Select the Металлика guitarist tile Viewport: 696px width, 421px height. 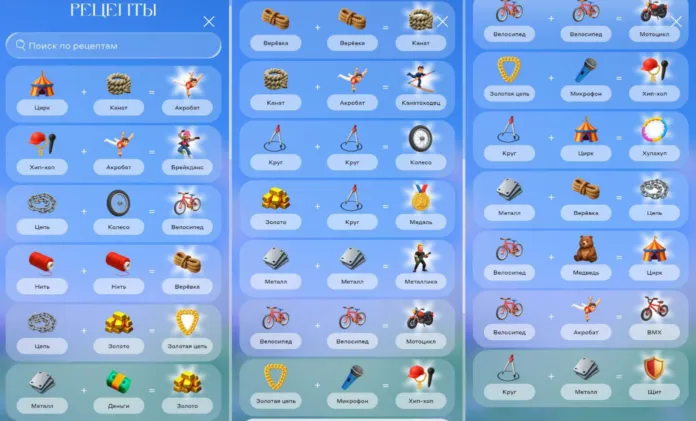(421, 264)
